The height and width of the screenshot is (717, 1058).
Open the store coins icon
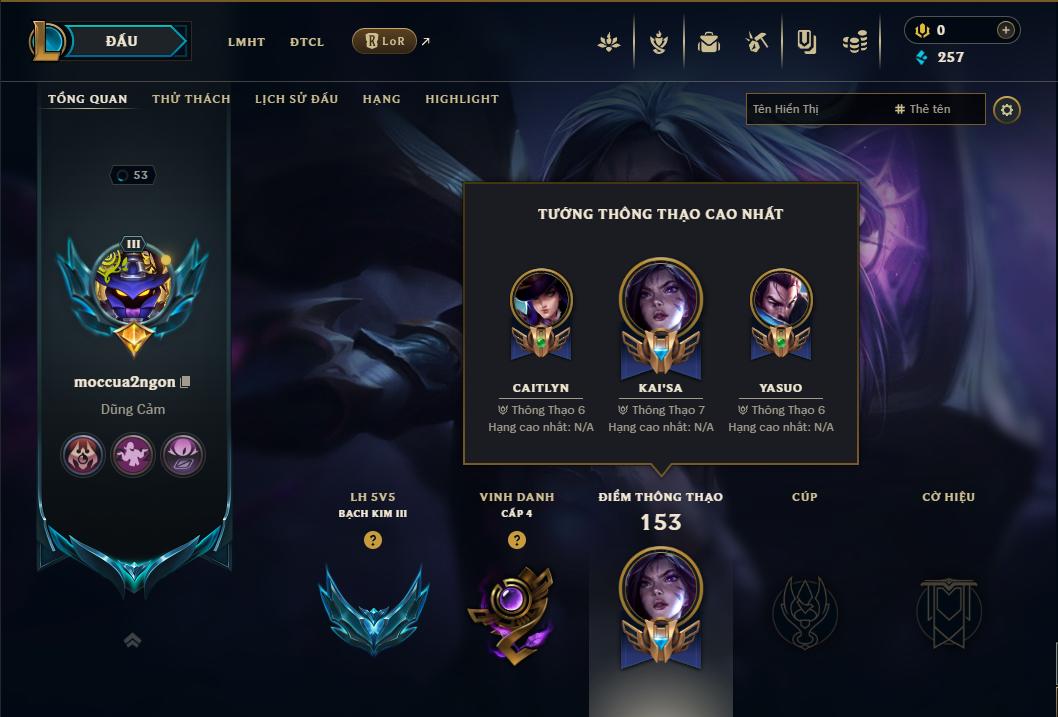(854, 42)
